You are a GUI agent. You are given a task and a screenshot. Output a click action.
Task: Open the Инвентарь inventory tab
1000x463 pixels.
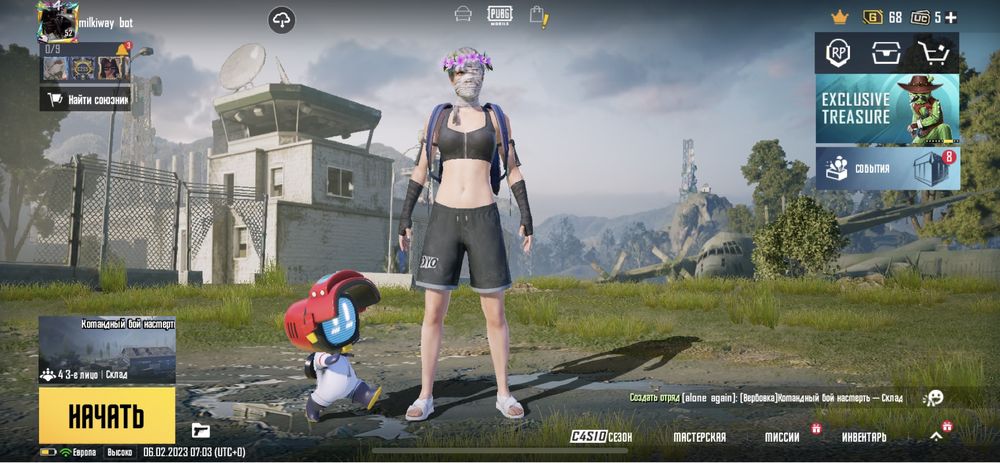[x=863, y=437]
